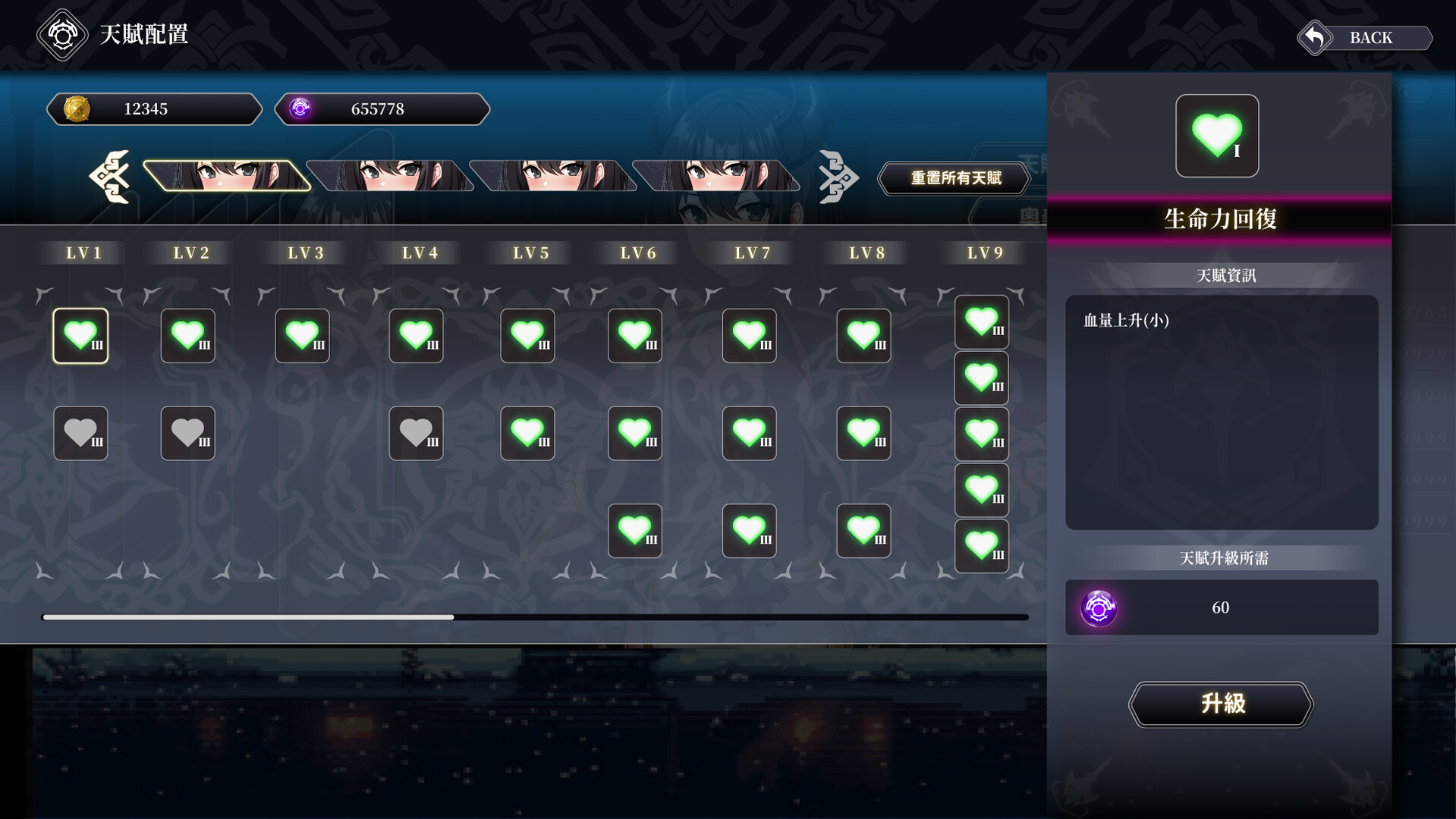Select the lowest heart talent in LV9 column
1456x819 pixels.
tap(981, 546)
